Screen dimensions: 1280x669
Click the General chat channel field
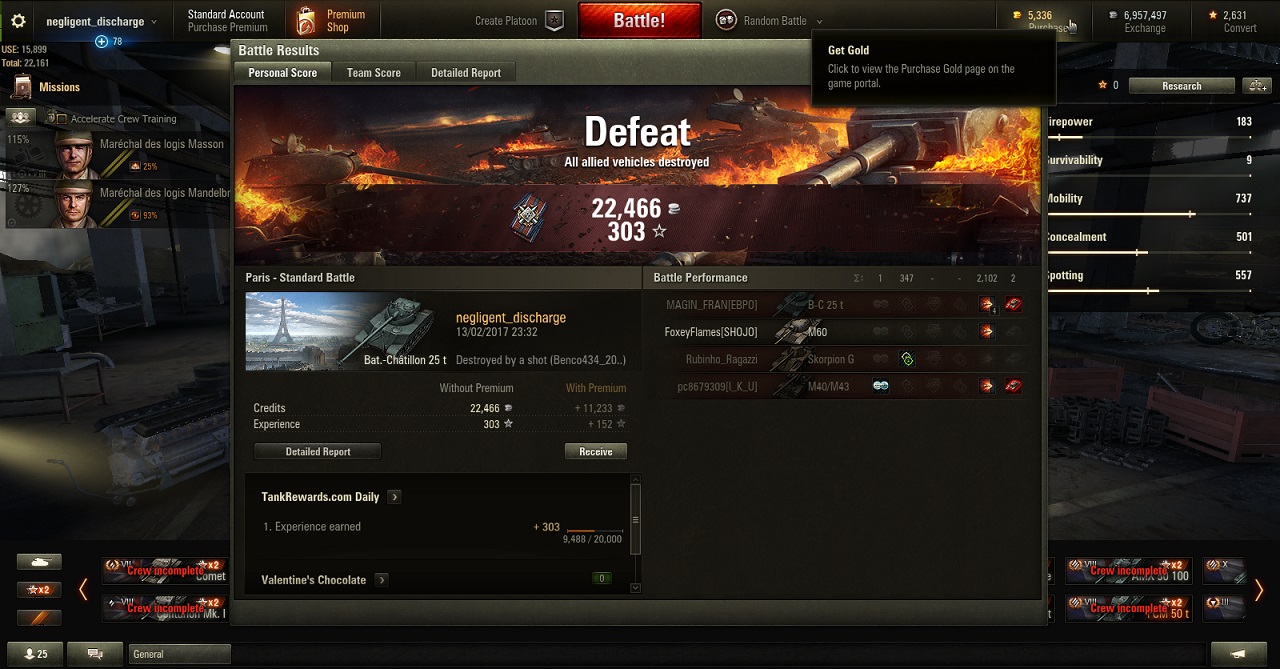coord(180,654)
